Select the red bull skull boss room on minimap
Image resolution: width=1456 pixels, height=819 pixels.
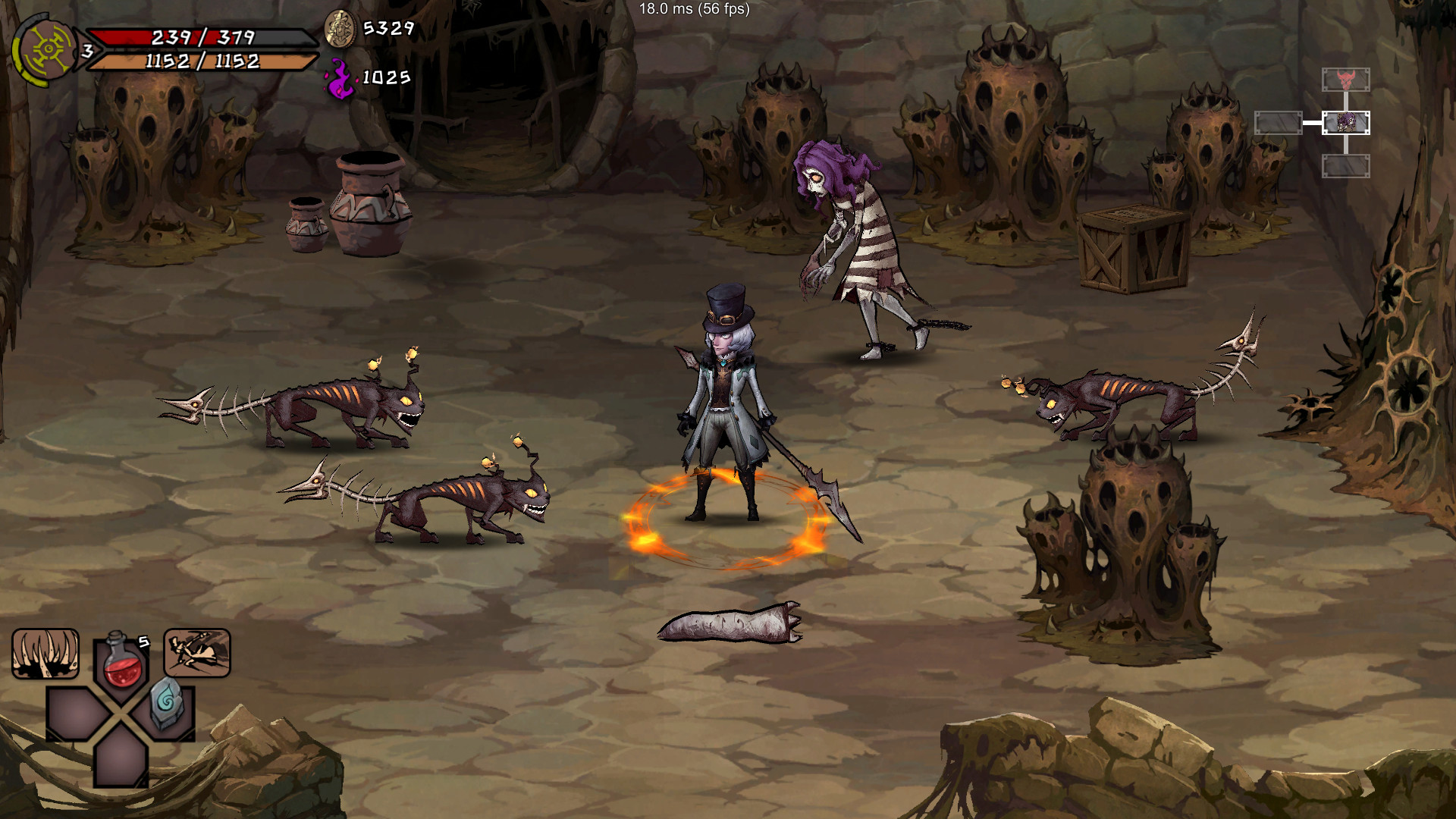(1345, 79)
